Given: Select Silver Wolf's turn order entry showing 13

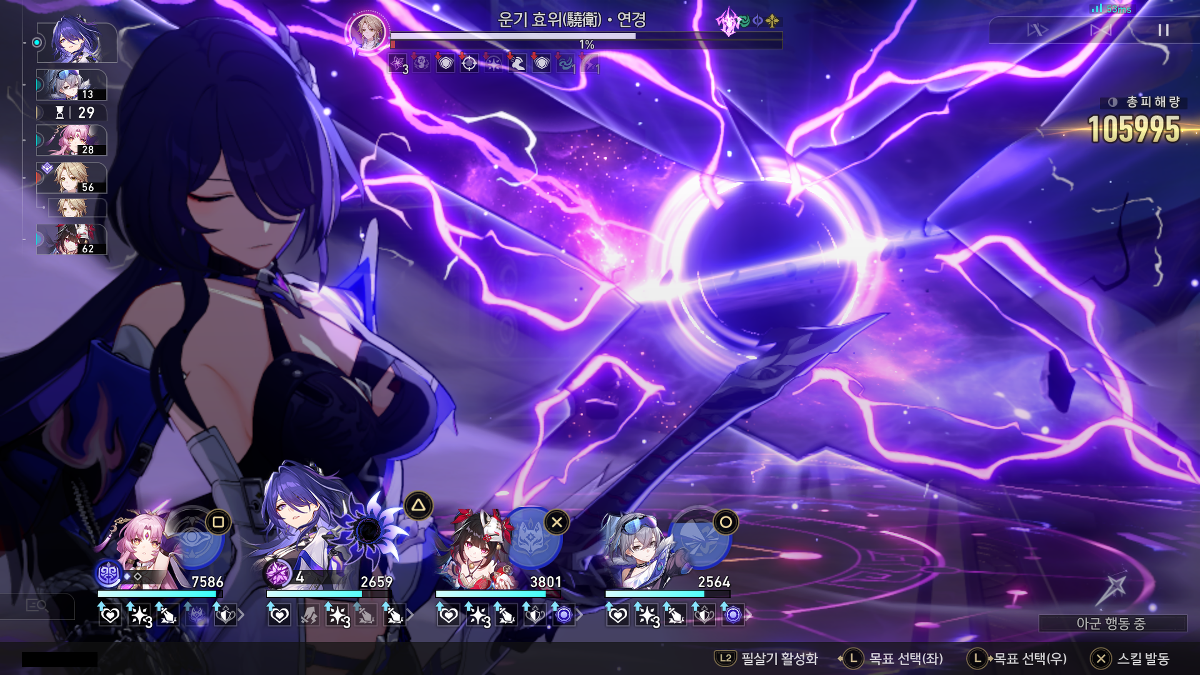Looking at the screenshot, I should coord(72,84).
